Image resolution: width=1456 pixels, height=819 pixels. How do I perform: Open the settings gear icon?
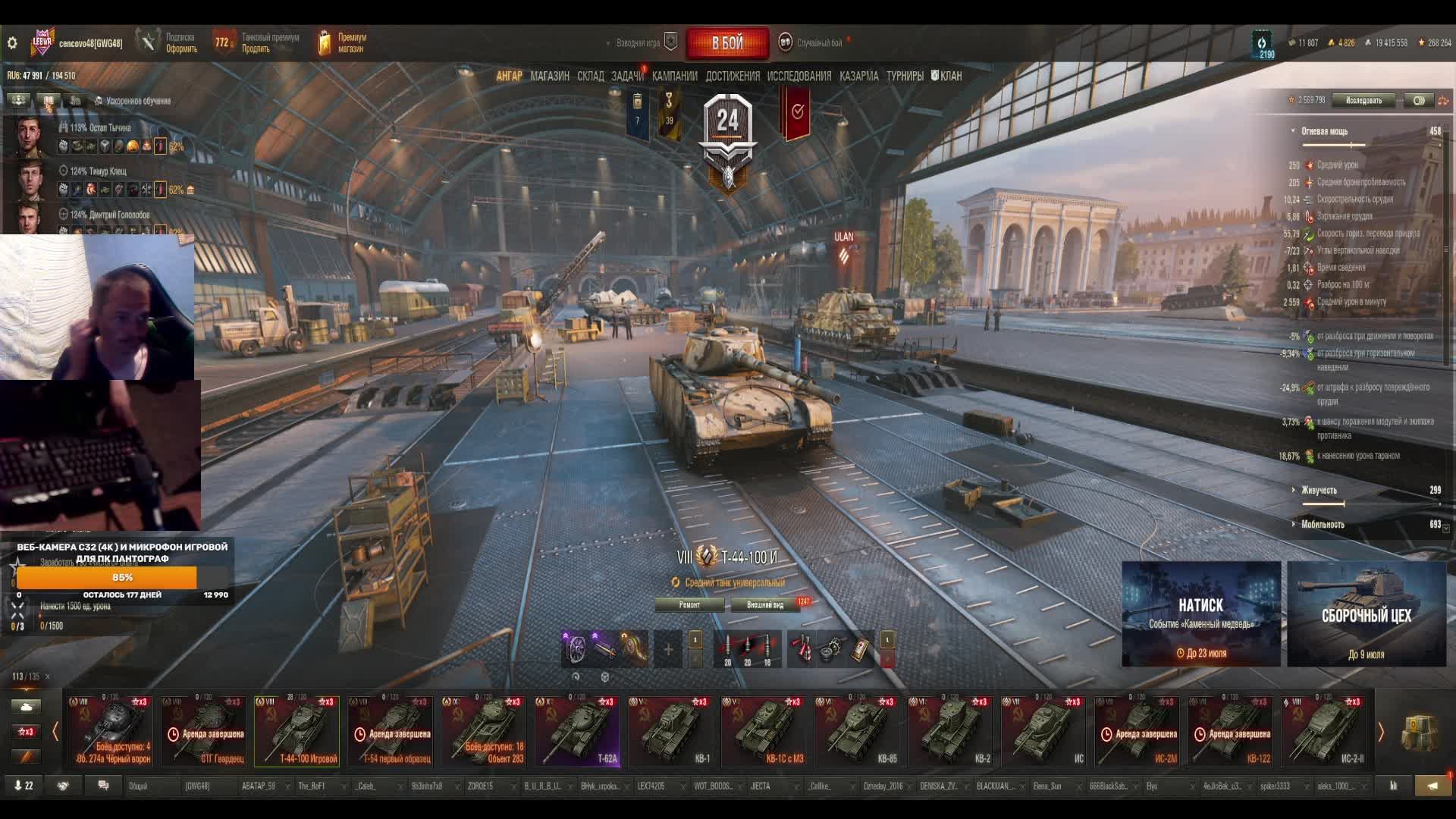click(12, 43)
